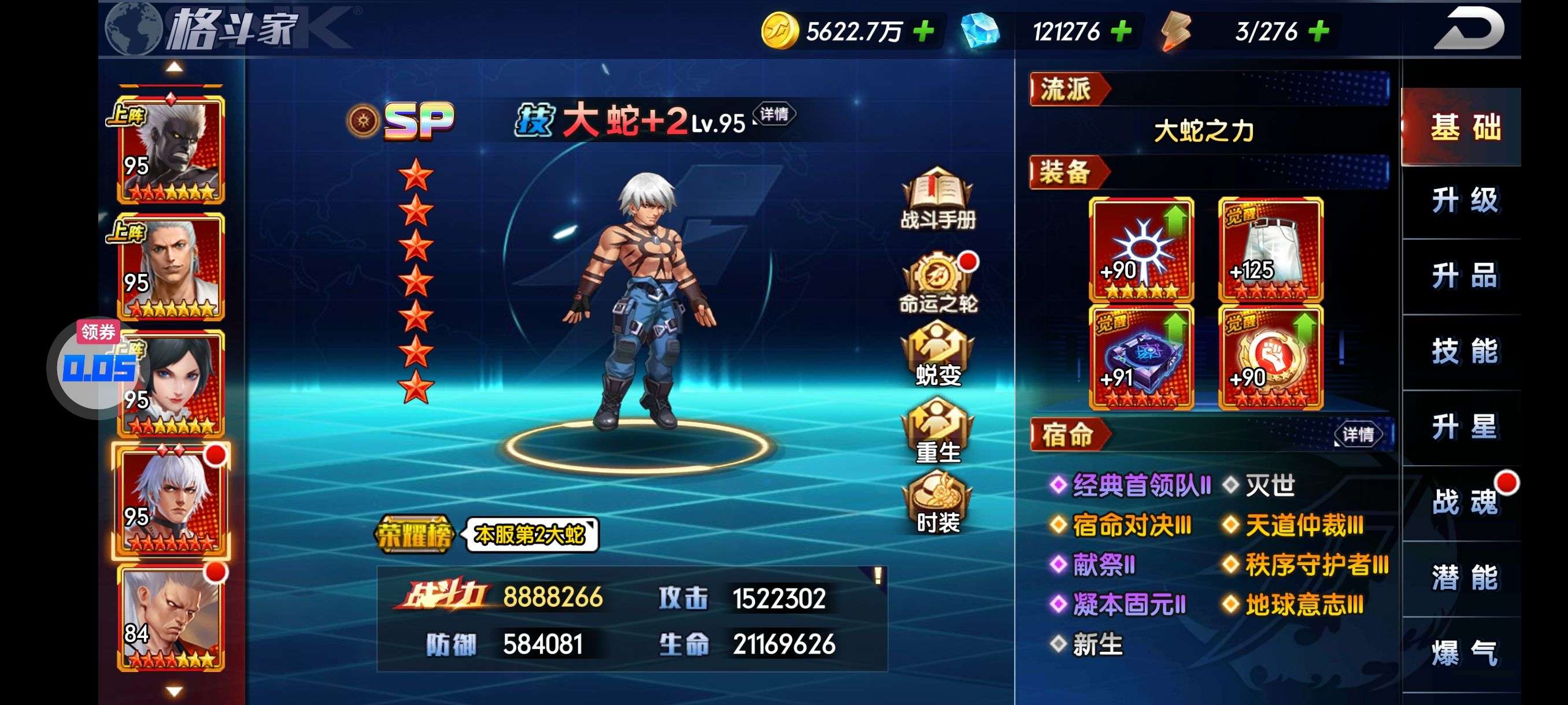Switch to the 技能 skills tab
The width and height of the screenshot is (1568, 705).
pyautogui.click(x=1463, y=351)
